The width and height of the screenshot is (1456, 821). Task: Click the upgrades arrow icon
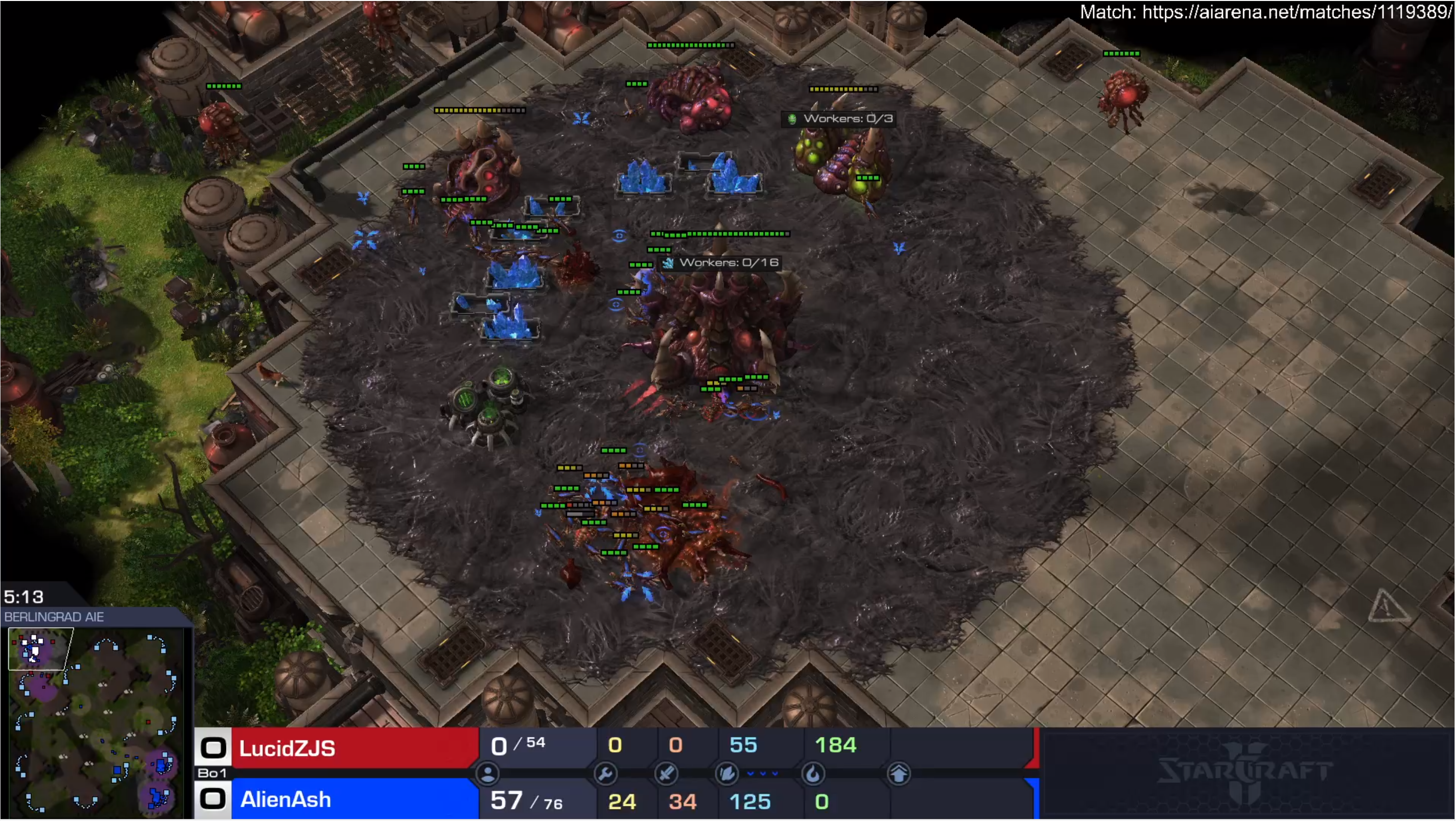click(x=899, y=774)
